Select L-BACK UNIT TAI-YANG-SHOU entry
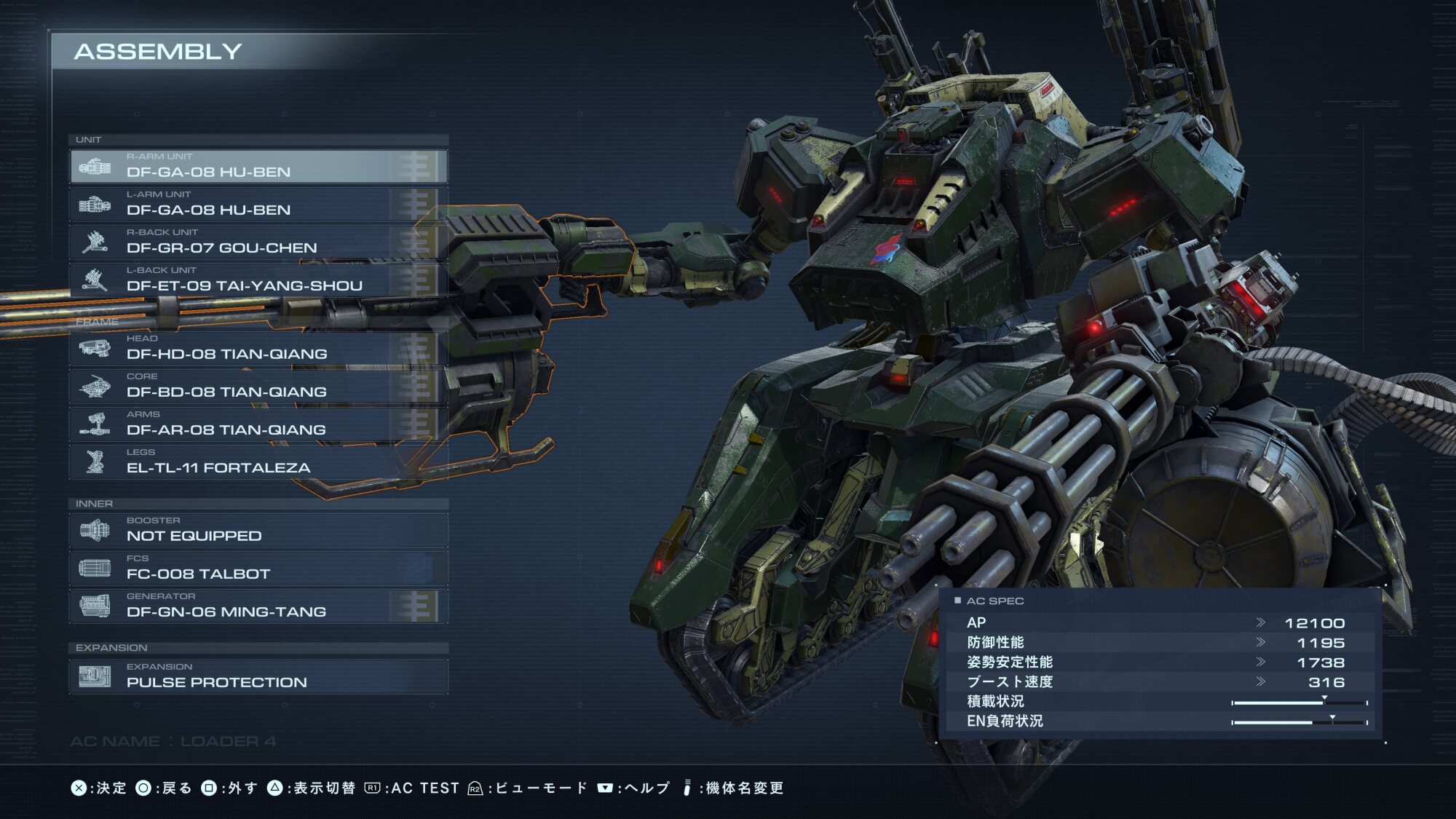Image resolution: width=1456 pixels, height=819 pixels. coord(258,280)
